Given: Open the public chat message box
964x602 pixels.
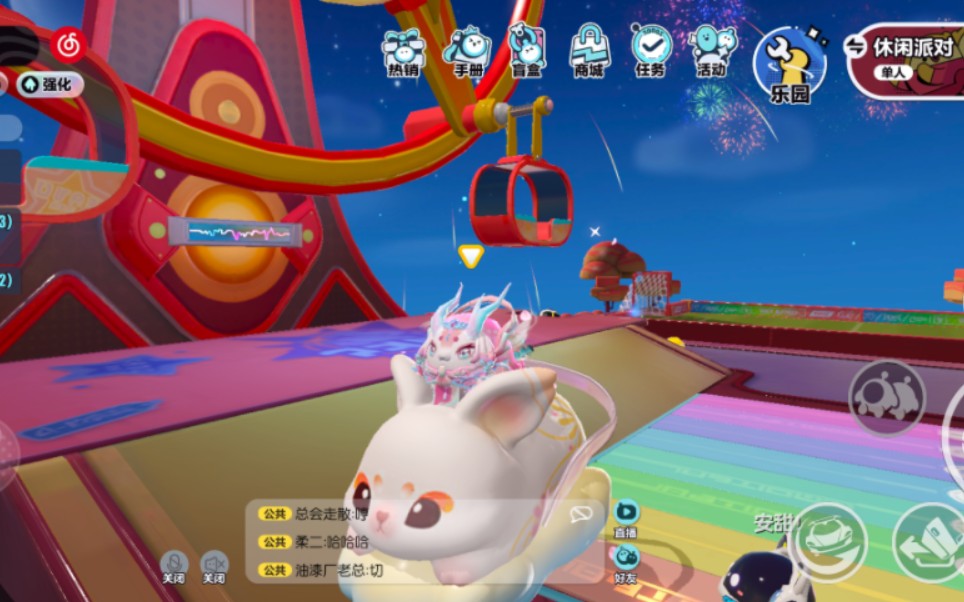Looking at the screenshot, I should (410, 541).
